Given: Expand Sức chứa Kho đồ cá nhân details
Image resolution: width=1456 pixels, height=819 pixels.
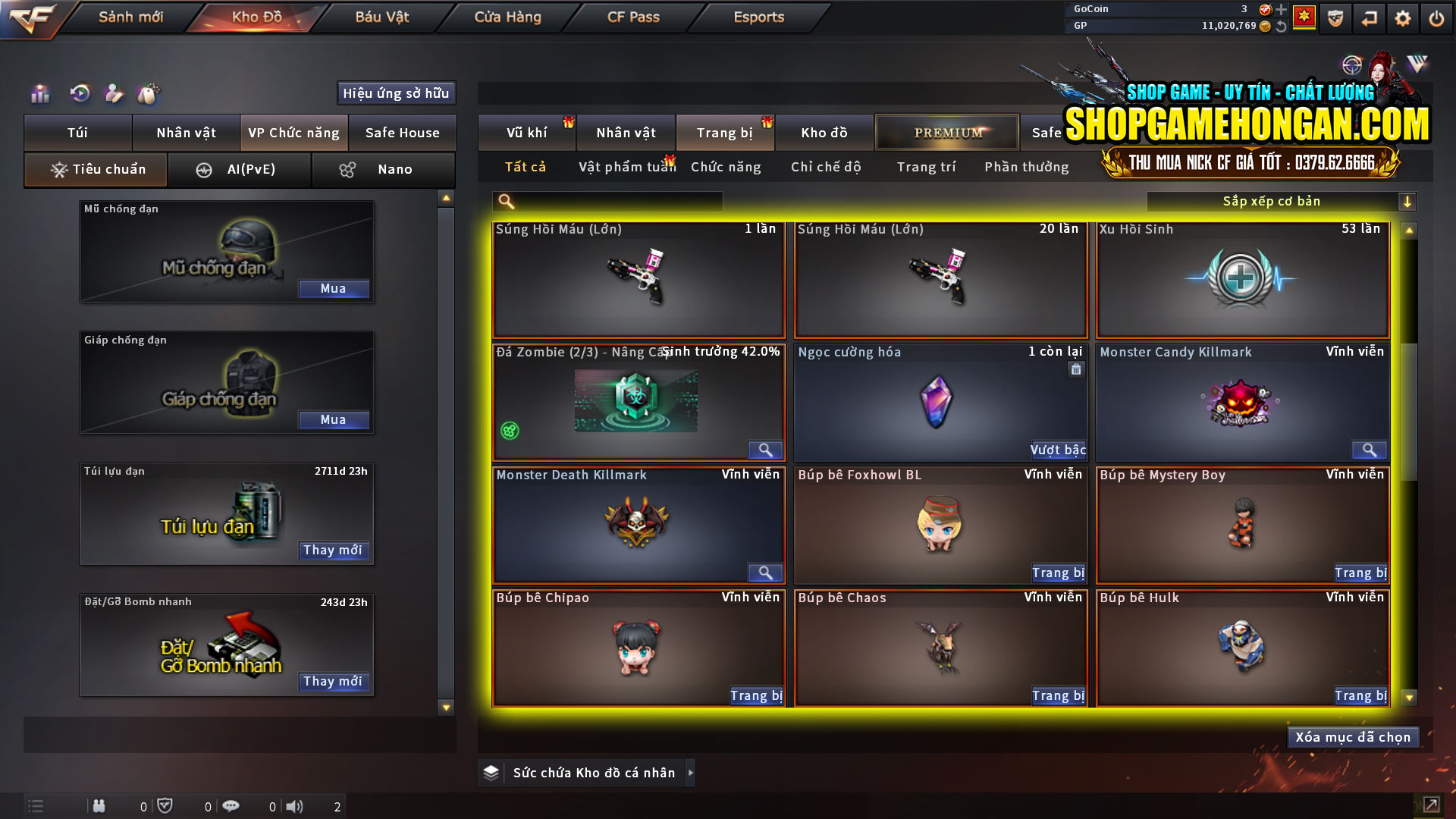Looking at the screenshot, I should [690, 773].
